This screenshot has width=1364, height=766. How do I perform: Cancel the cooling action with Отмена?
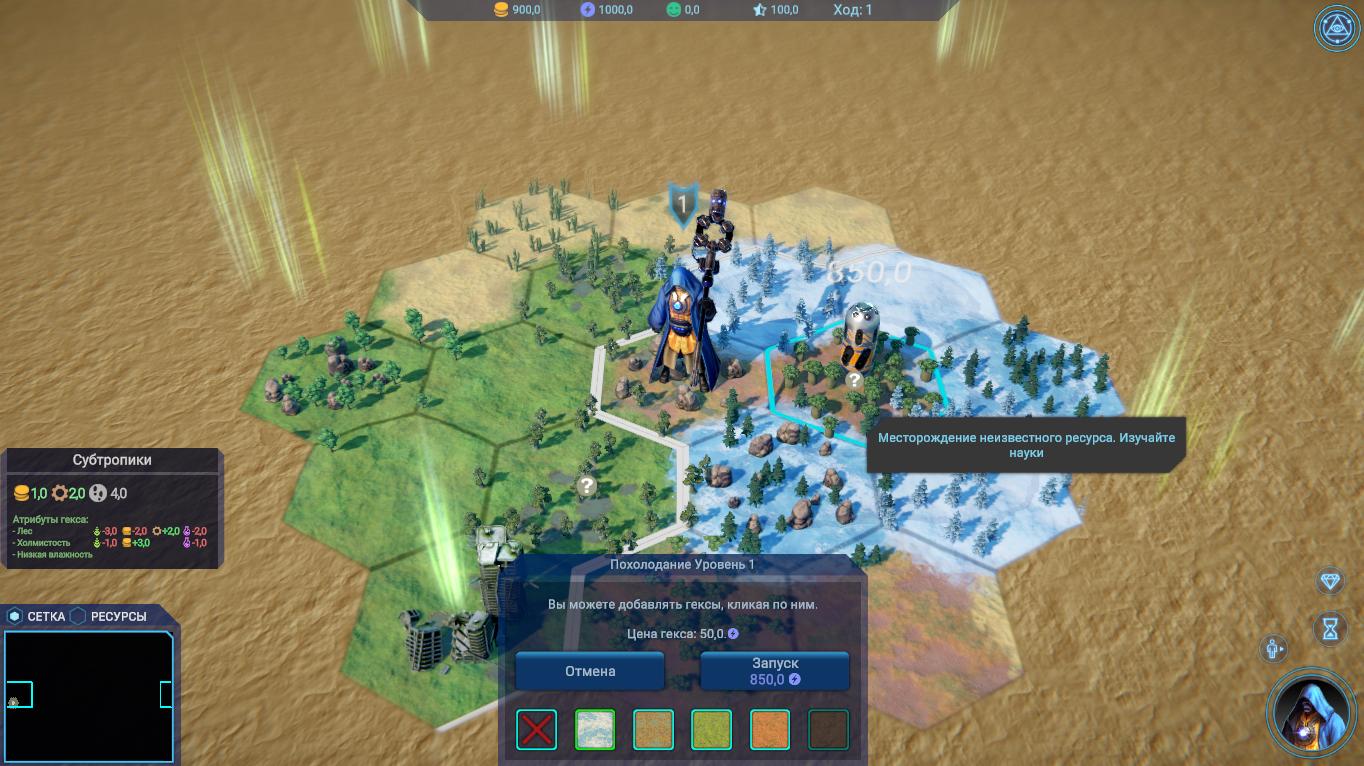590,671
